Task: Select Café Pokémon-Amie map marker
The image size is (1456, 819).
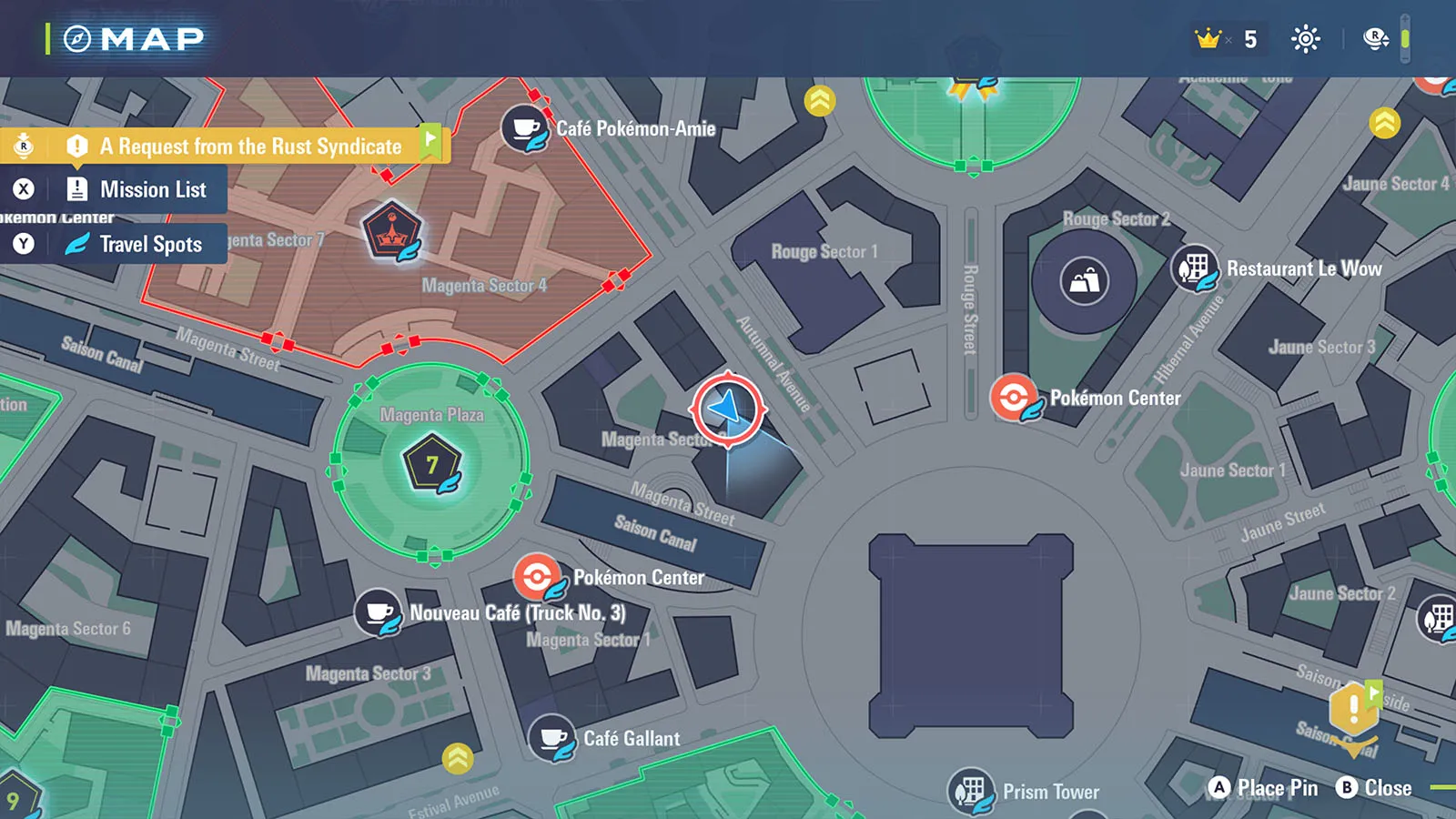Action: pyautogui.click(x=525, y=128)
